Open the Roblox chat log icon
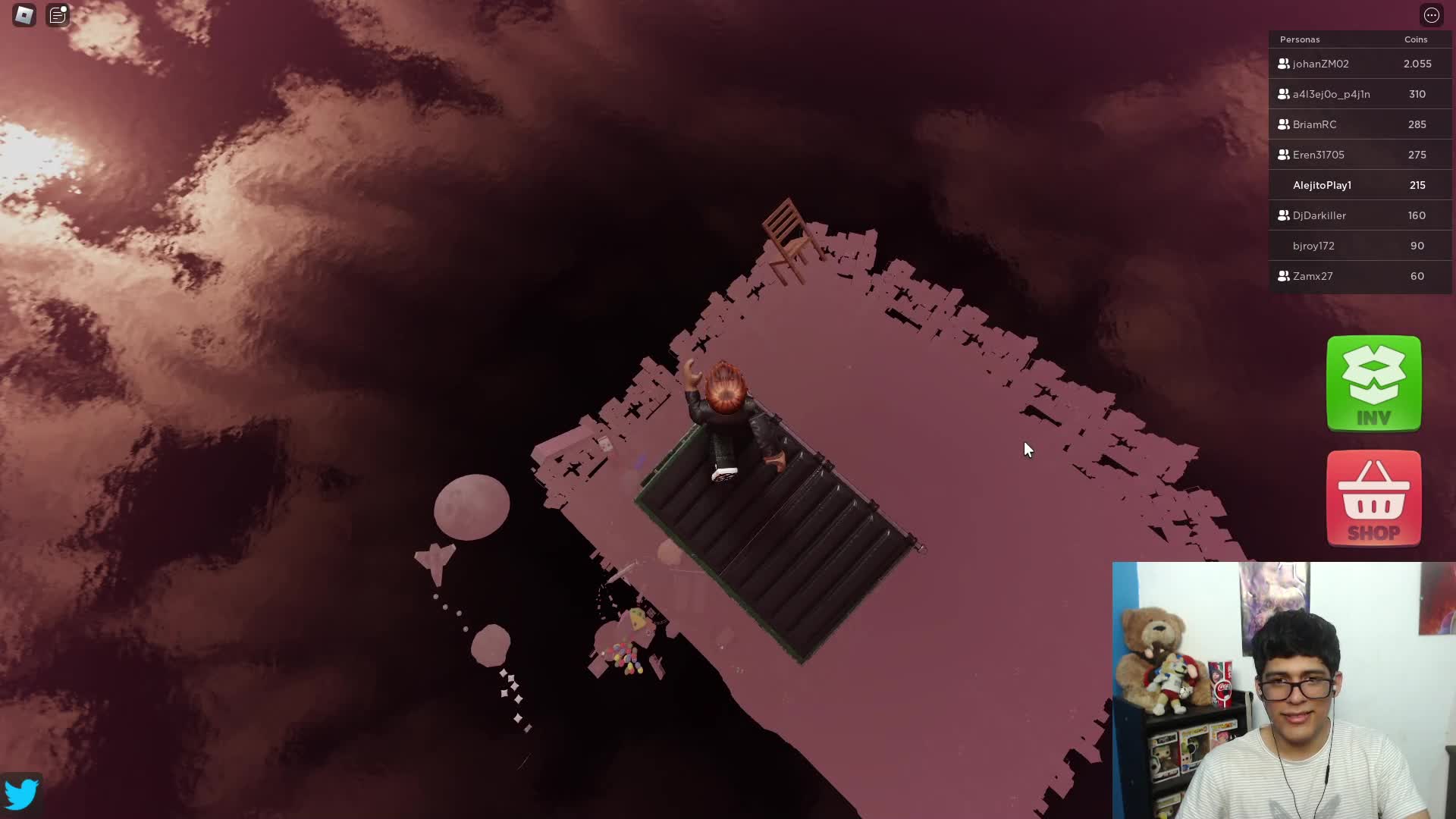This screenshot has height=819, width=1456. 58,15
